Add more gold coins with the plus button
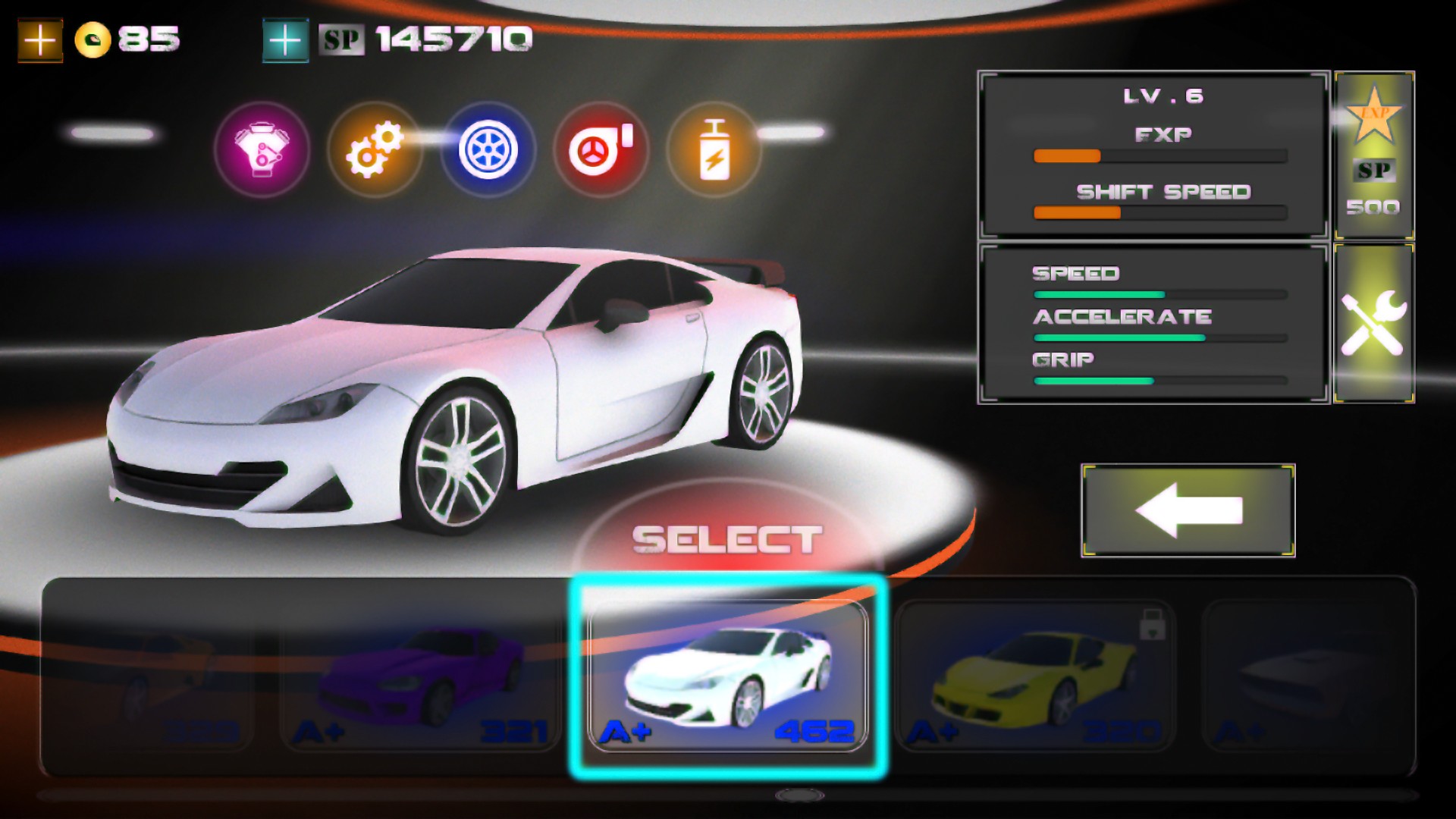The height and width of the screenshot is (819, 1456). click(x=40, y=40)
